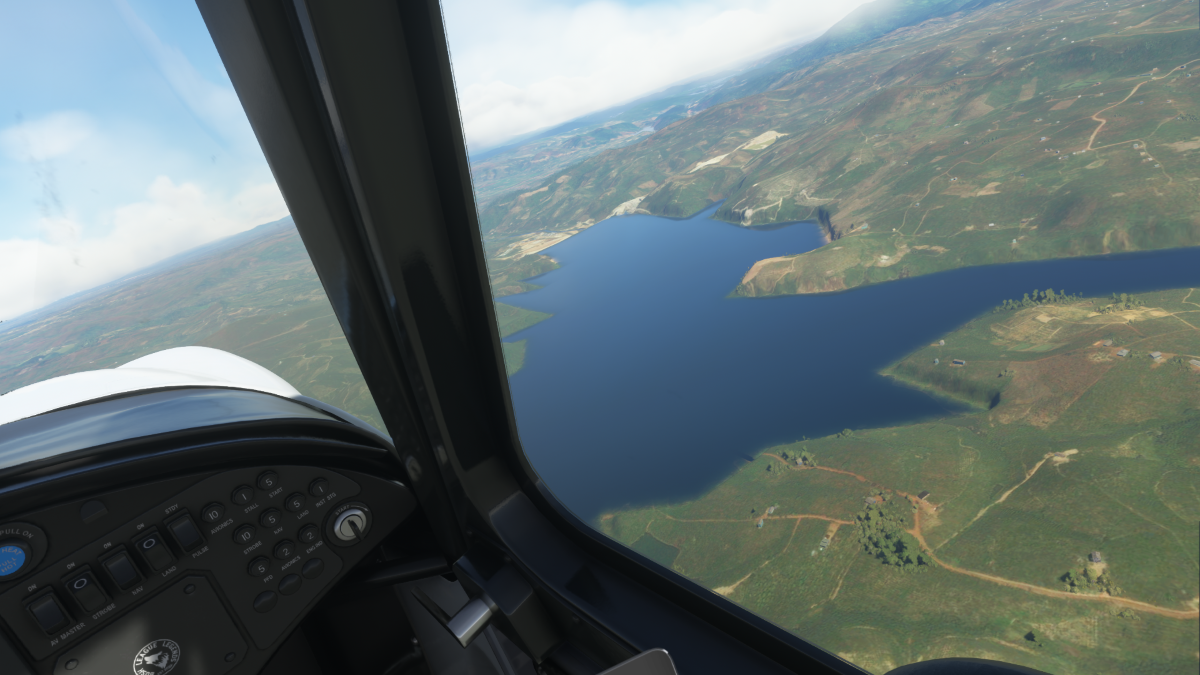Flip the PULSE/STDY rocker switch
Screen dimensions: 1200x675
point(186,533)
